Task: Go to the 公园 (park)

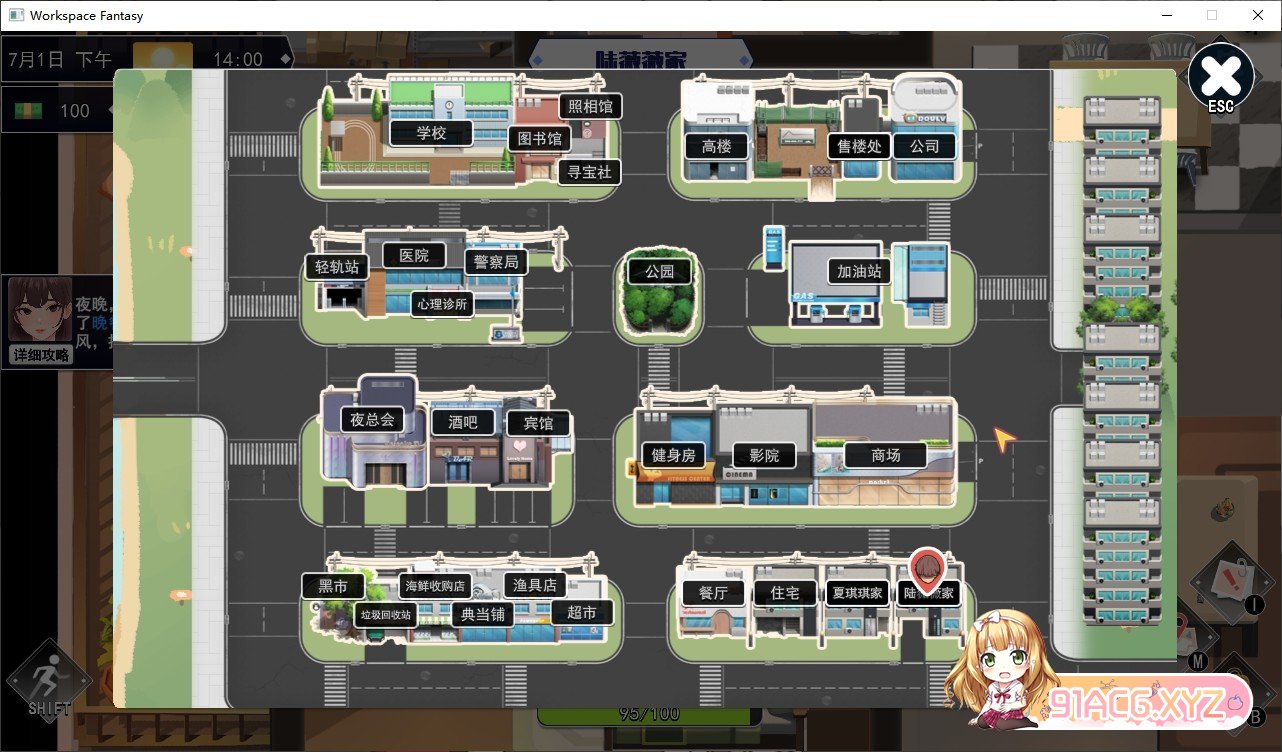Action: pos(659,271)
